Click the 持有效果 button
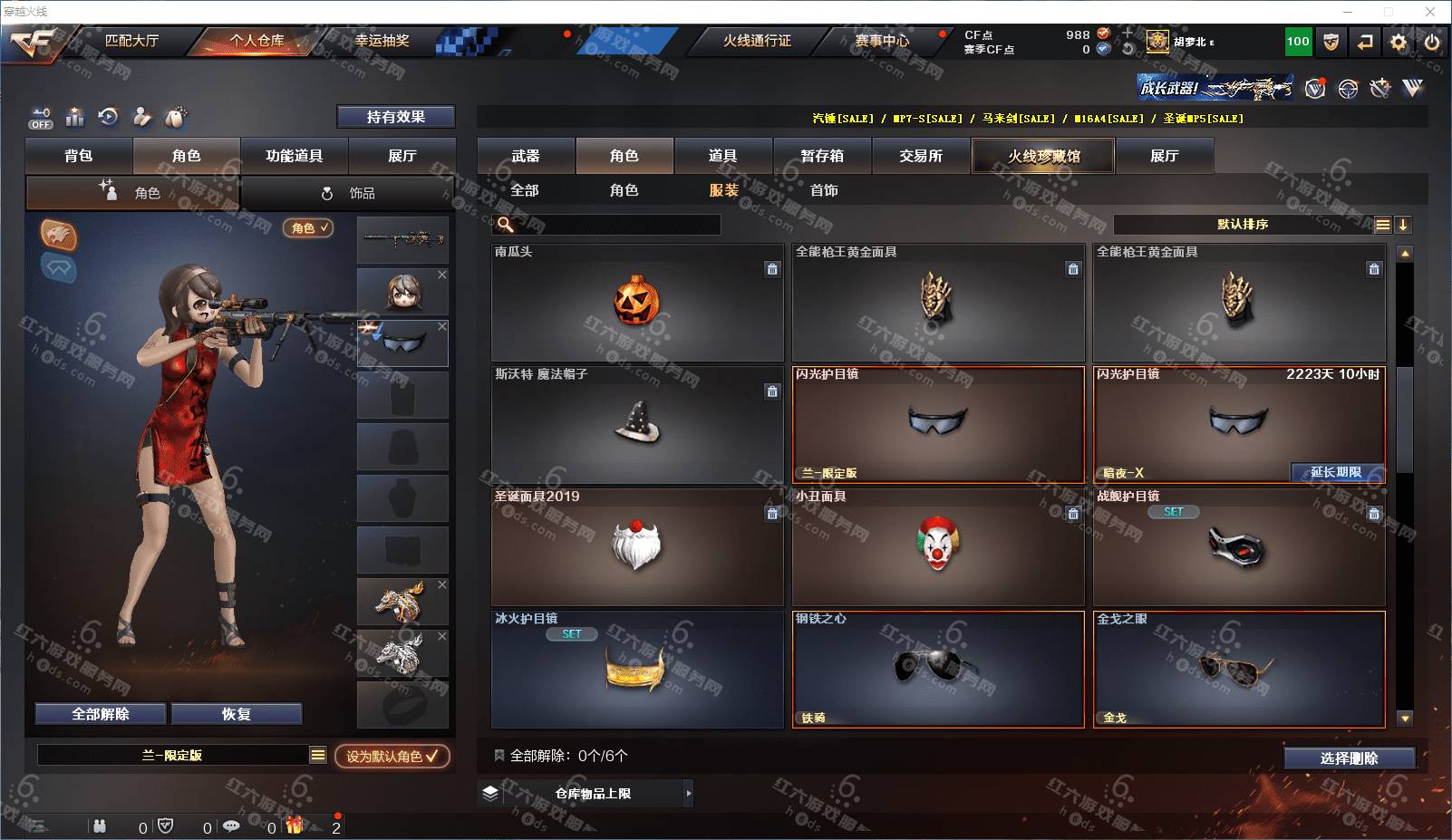The width and height of the screenshot is (1452, 840). pos(395,117)
